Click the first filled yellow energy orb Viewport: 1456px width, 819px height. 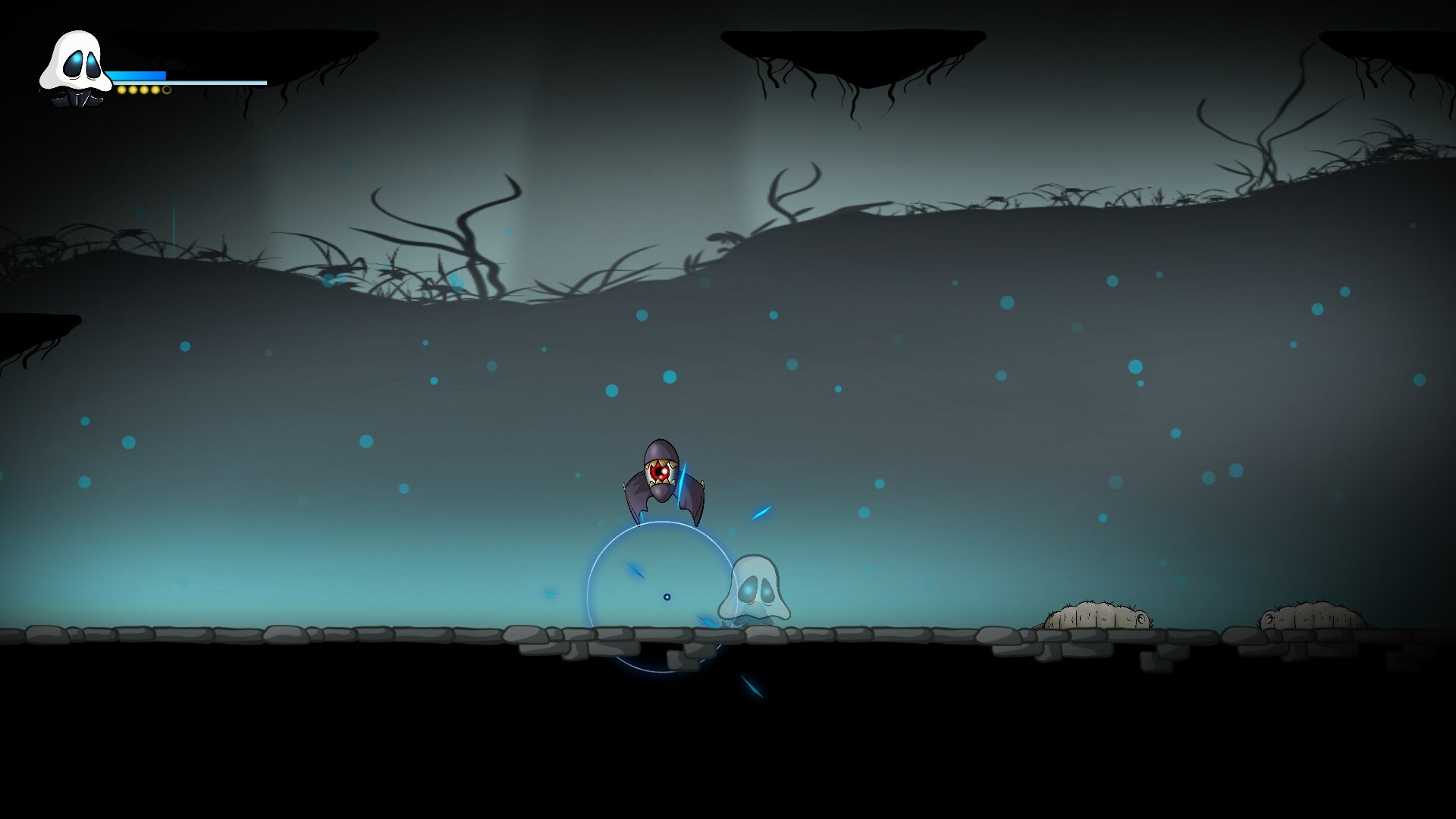coord(121,90)
